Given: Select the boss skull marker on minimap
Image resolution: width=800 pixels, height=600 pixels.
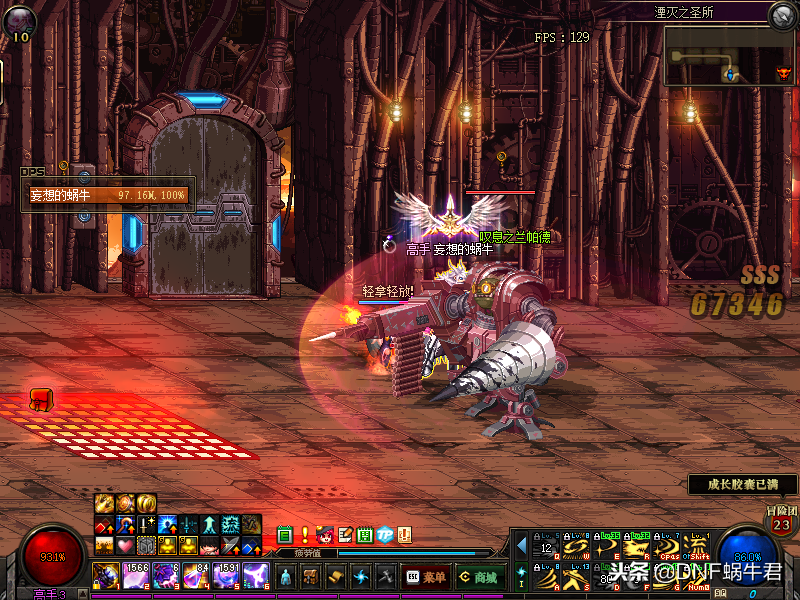Looking at the screenshot, I should 783,73.
